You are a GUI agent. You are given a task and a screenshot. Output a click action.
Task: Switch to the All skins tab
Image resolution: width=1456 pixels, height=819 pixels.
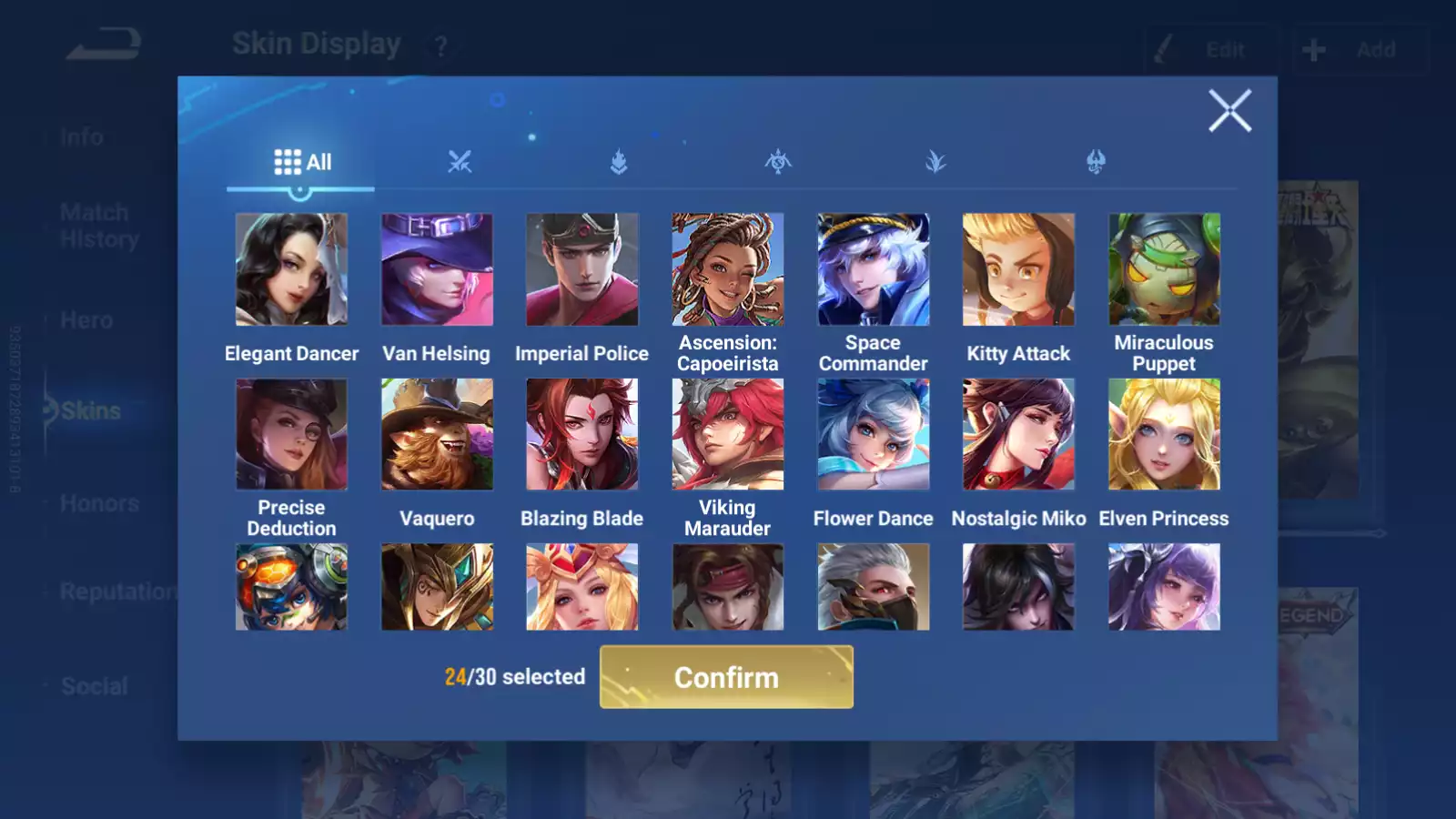pyautogui.click(x=302, y=163)
